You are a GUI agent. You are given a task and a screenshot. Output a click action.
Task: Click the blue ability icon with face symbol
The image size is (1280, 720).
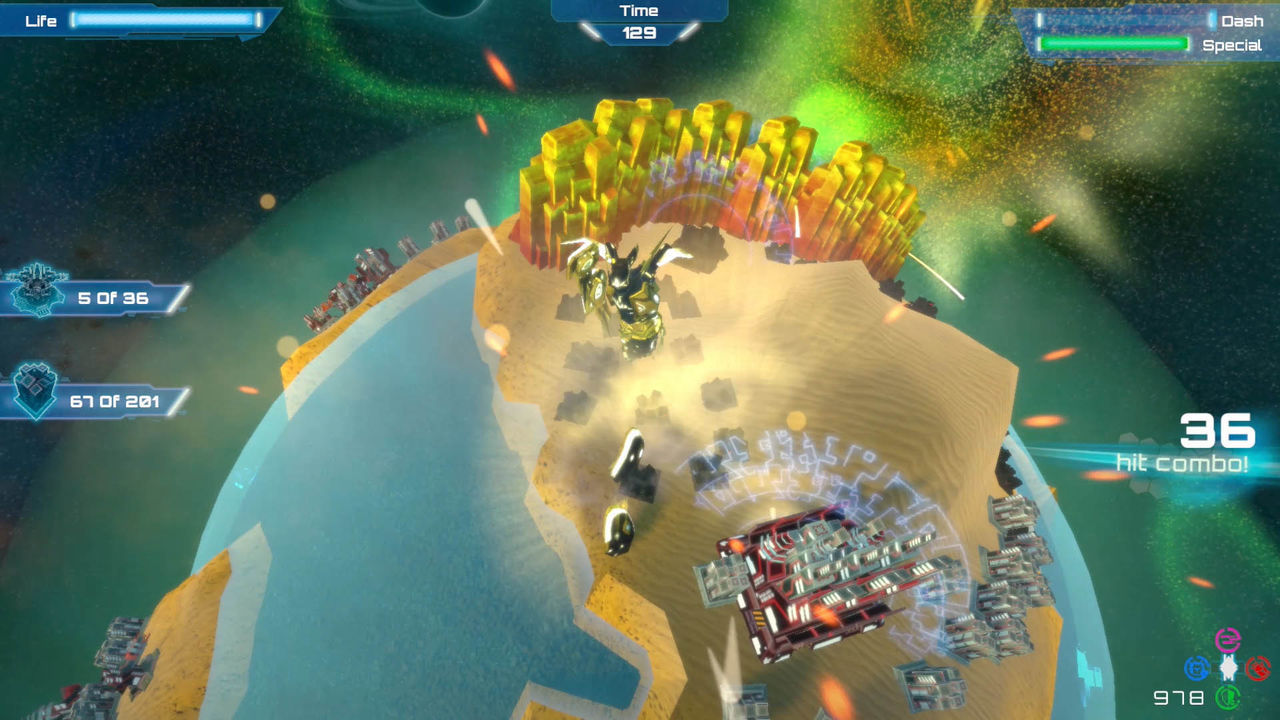pyautogui.click(x=1196, y=667)
